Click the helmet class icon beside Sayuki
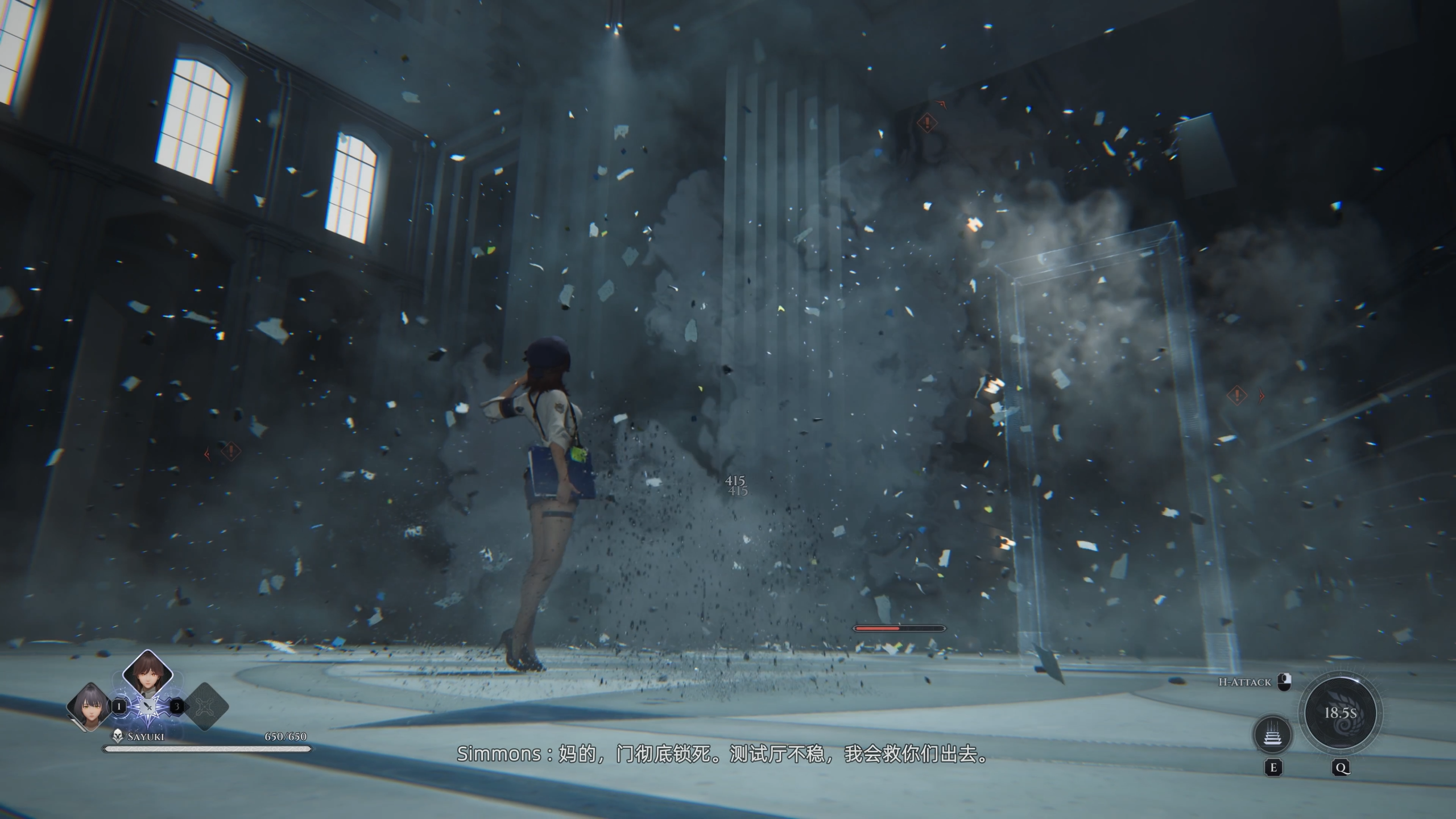1456x819 pixels. [x=118, y=737]
